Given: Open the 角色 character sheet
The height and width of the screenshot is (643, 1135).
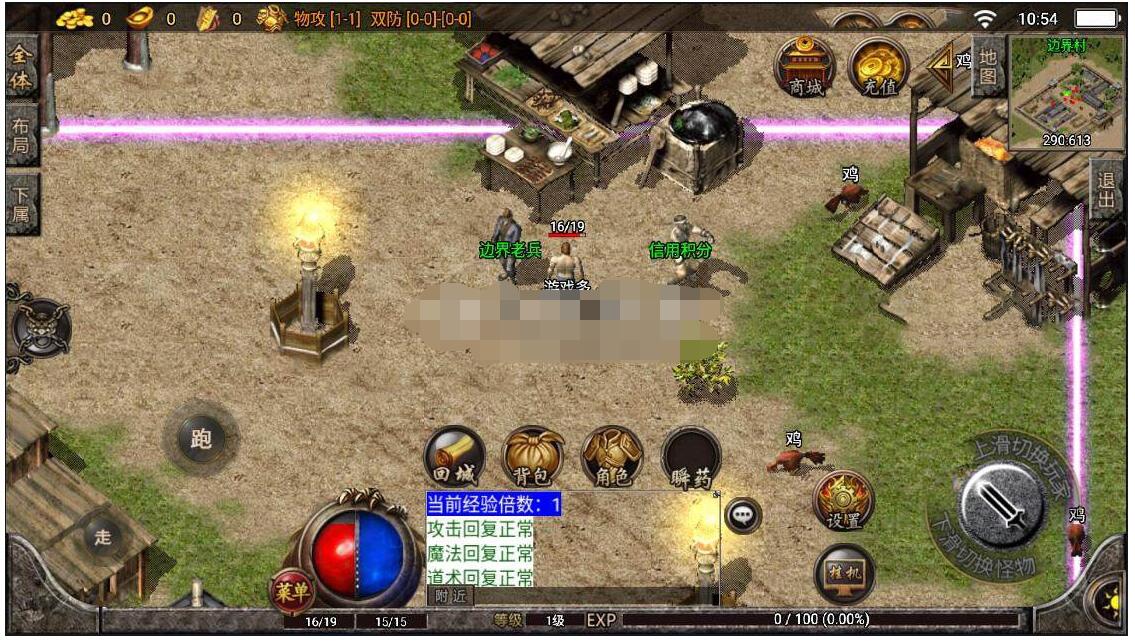Looking at the screenshot, I should (x=612, y=457).
